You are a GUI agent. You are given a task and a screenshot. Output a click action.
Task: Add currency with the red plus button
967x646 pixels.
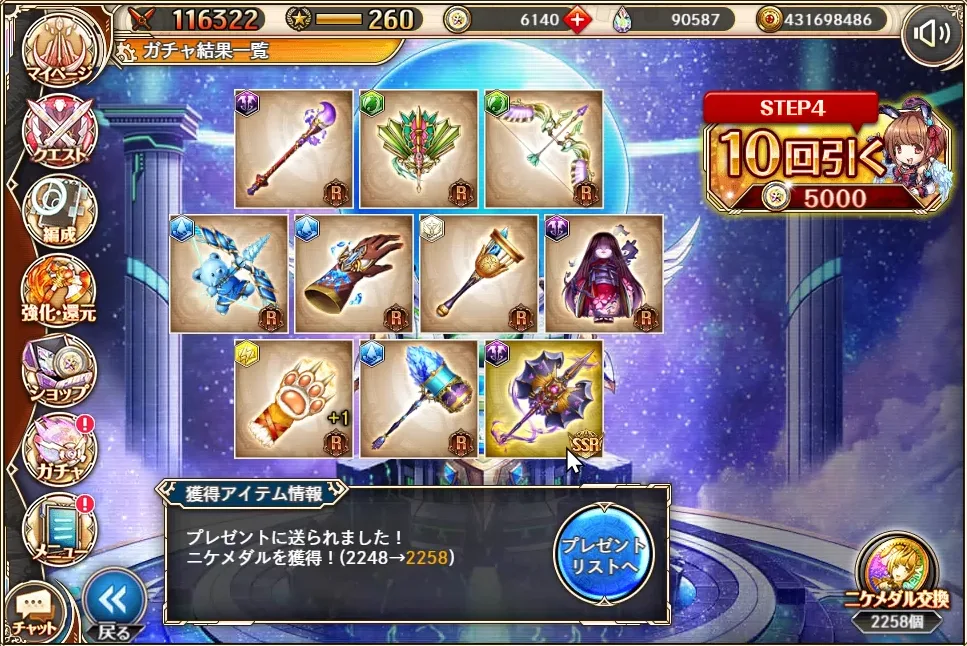tap(576, 19)
